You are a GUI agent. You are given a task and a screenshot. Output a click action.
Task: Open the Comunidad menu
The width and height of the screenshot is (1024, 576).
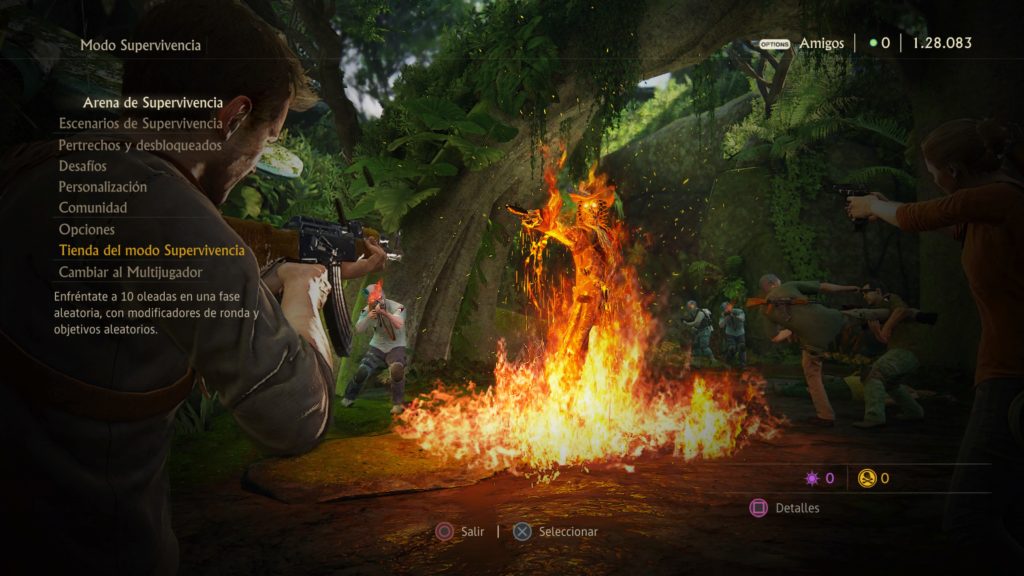coord(93,208)
